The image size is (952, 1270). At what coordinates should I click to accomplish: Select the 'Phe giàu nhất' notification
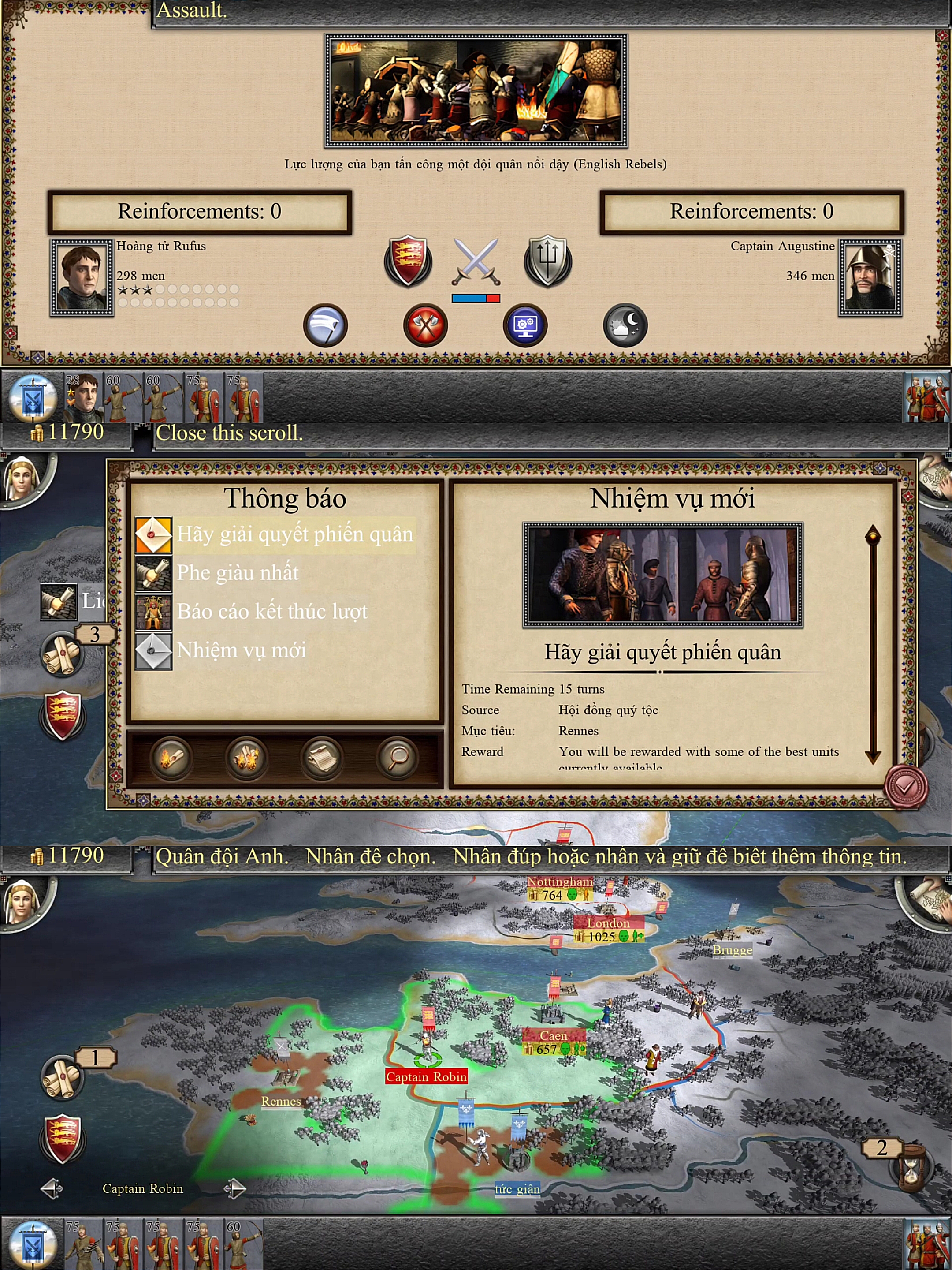click(238, 573)
